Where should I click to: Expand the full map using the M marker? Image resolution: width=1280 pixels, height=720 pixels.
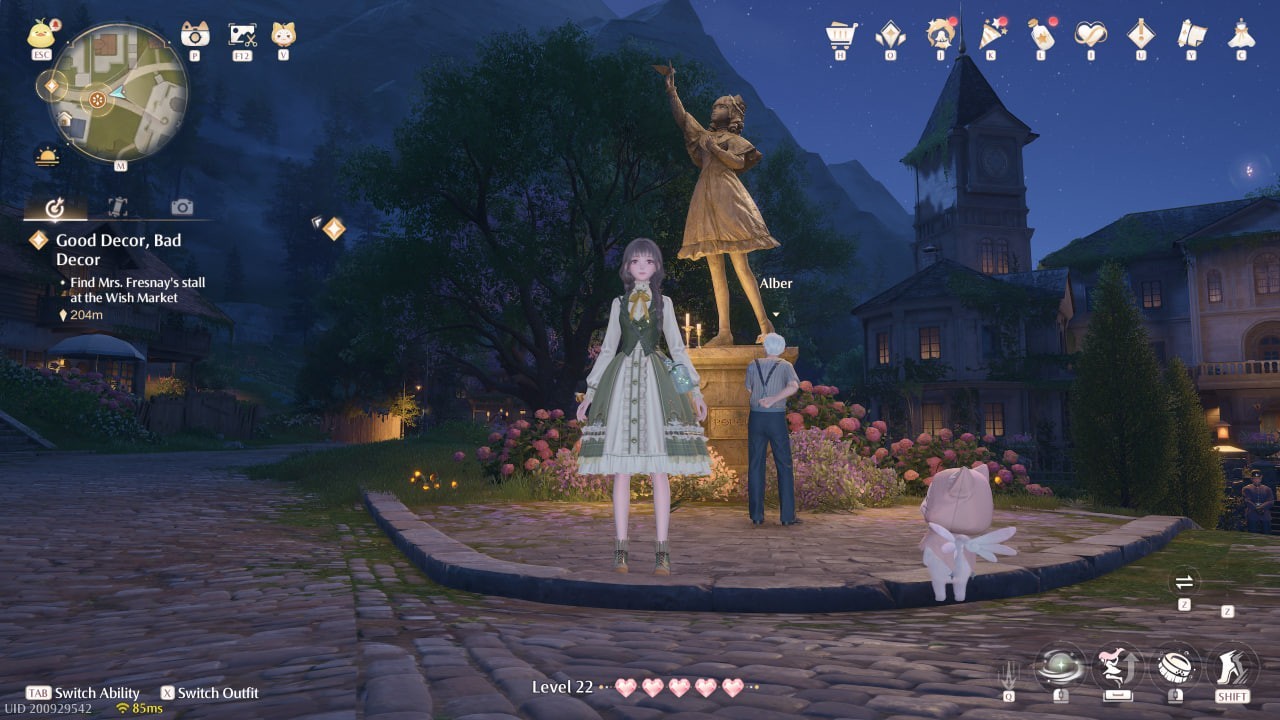pyautogui.click(x=120, y=165)
